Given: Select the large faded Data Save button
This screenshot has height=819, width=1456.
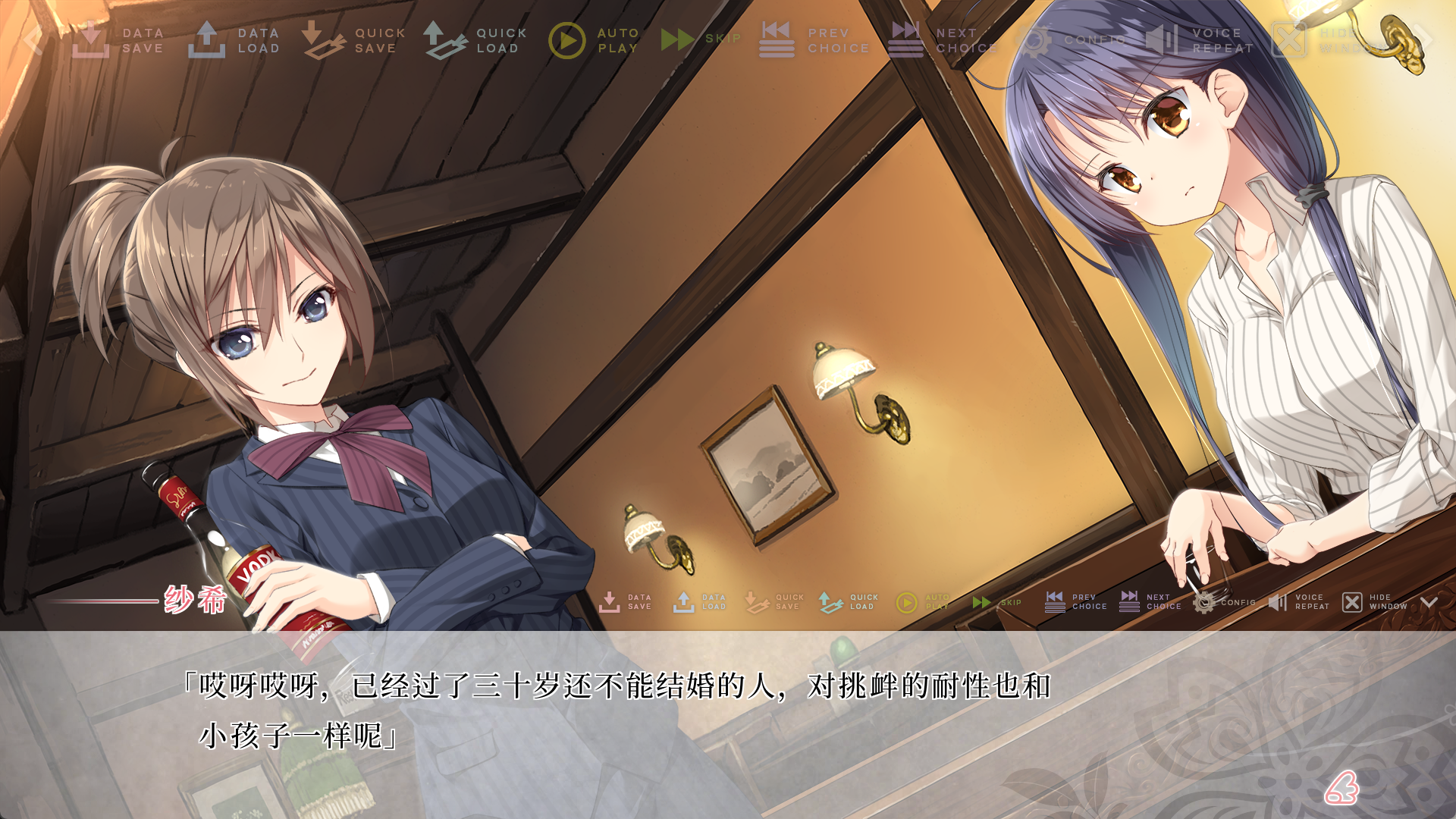Looking at the screenshot, I should click(x=118, y=40).
